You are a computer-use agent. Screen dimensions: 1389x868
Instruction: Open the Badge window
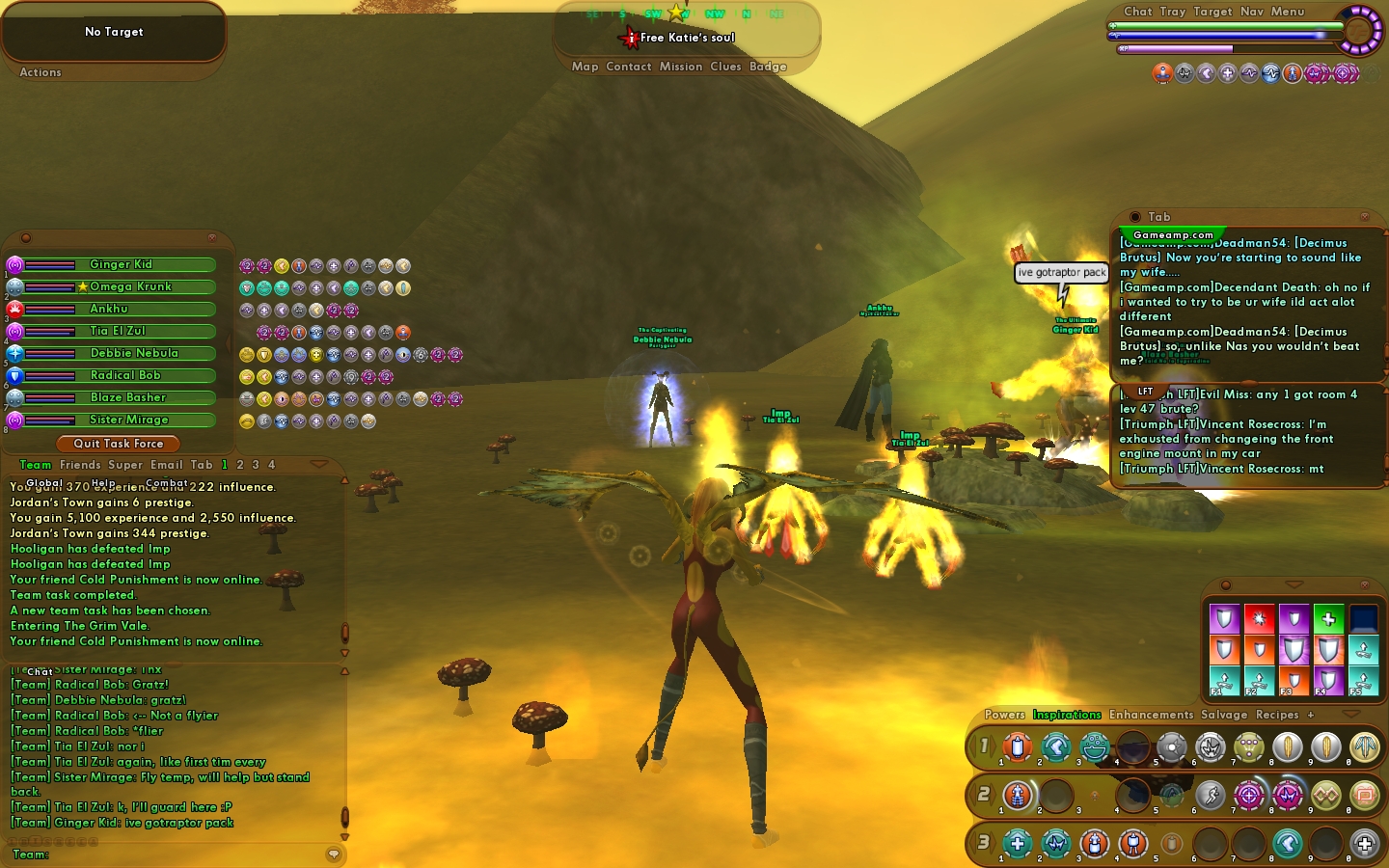(x=768, y=67)
